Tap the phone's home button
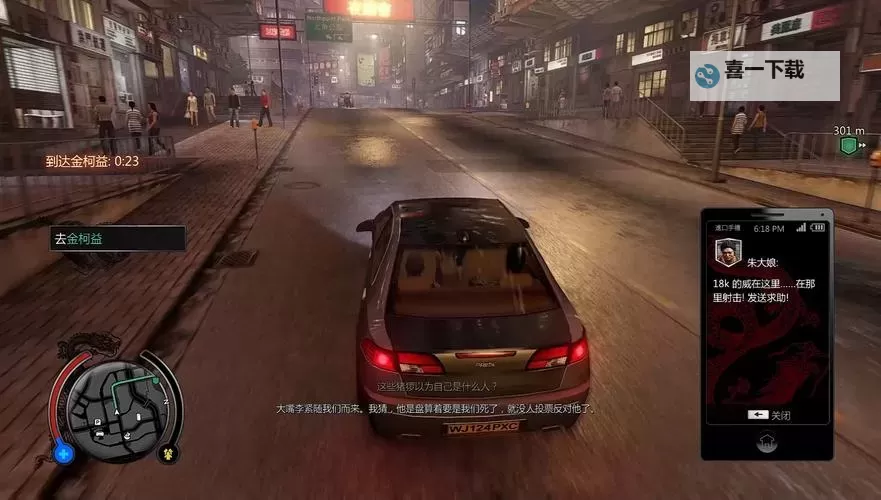The width and height of the screenshot is (881, 500). [x=767, y=440]
